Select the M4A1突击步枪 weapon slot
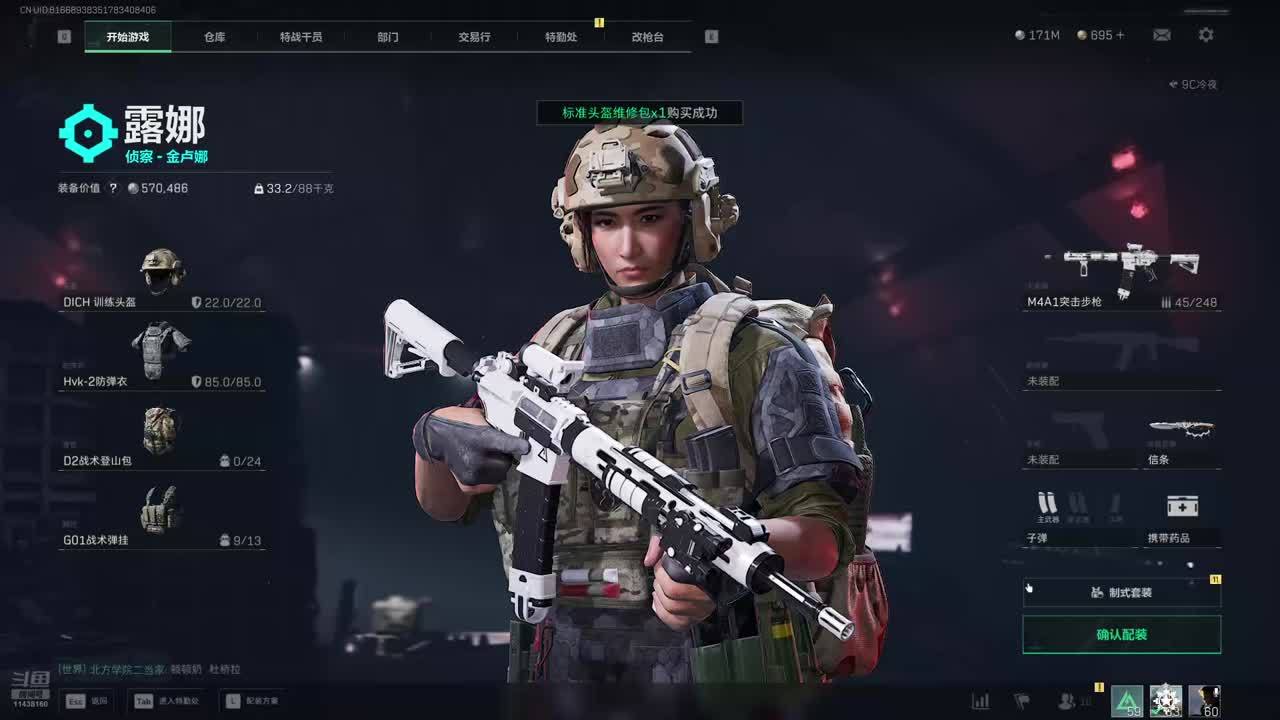1280x720 pixels. [x=1122, y=275]
